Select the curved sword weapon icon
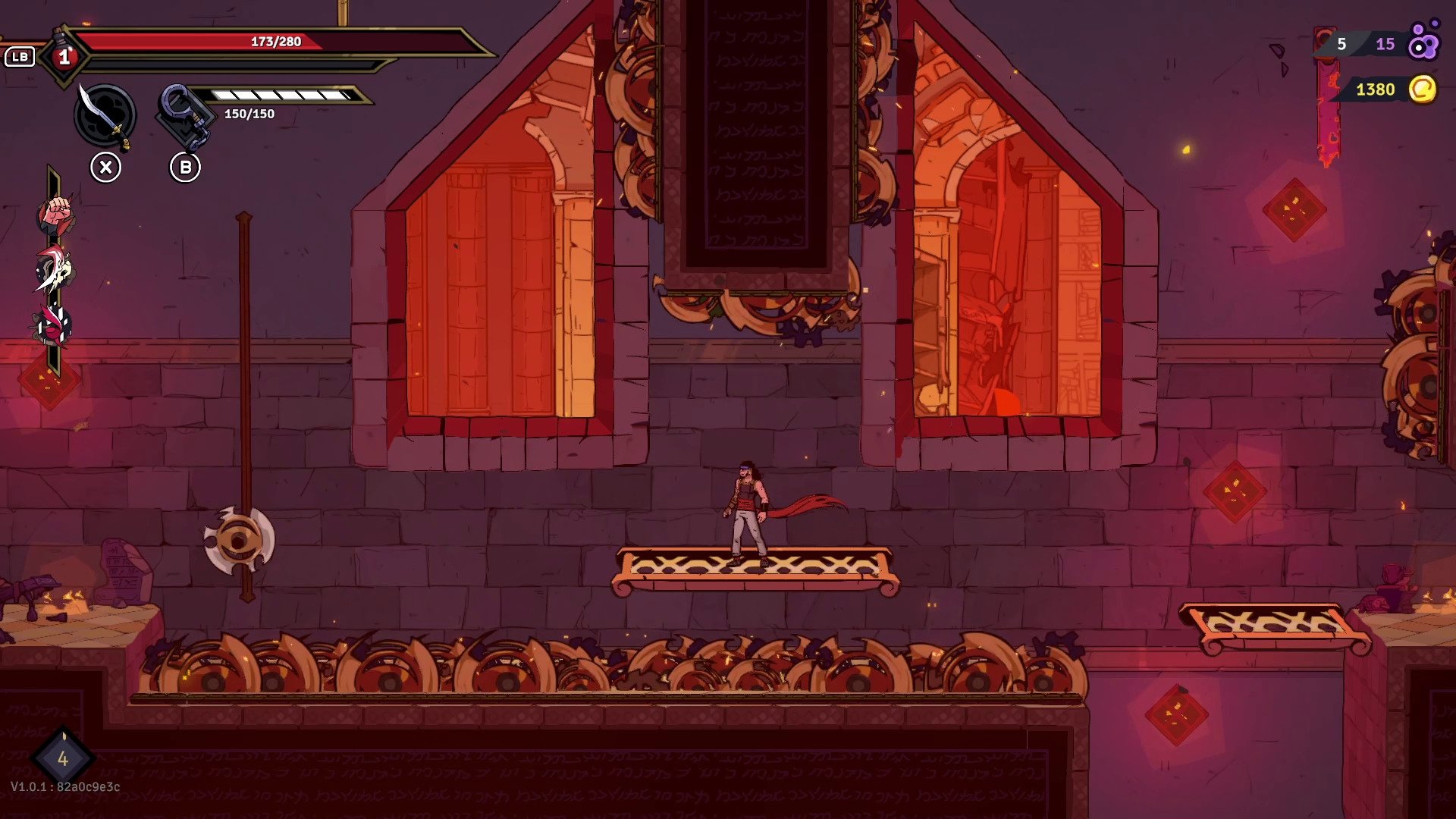The height and width of the screenshot is (819, 1456). 105,115
